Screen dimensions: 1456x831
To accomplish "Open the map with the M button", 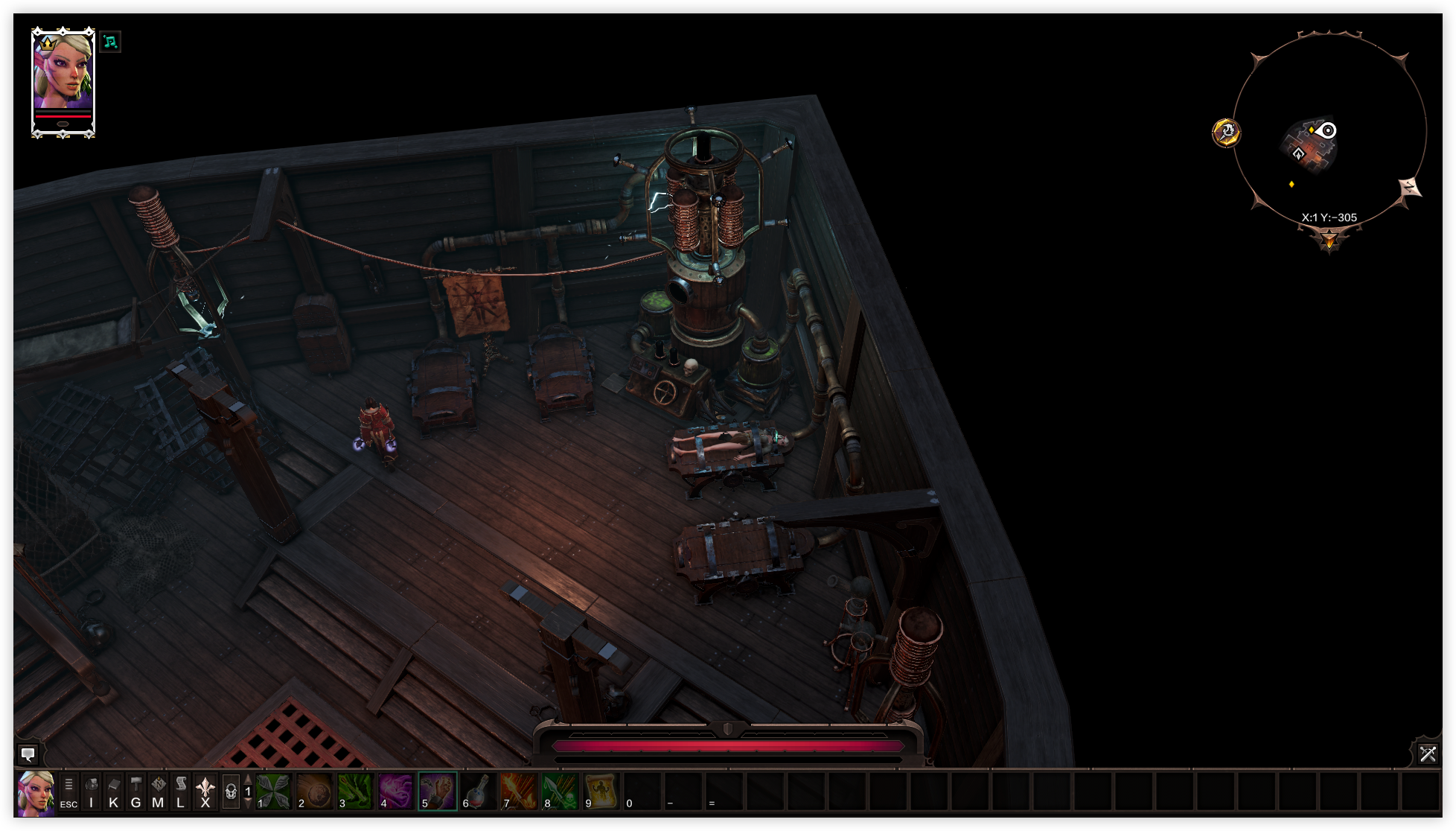I will click(158, 792).
